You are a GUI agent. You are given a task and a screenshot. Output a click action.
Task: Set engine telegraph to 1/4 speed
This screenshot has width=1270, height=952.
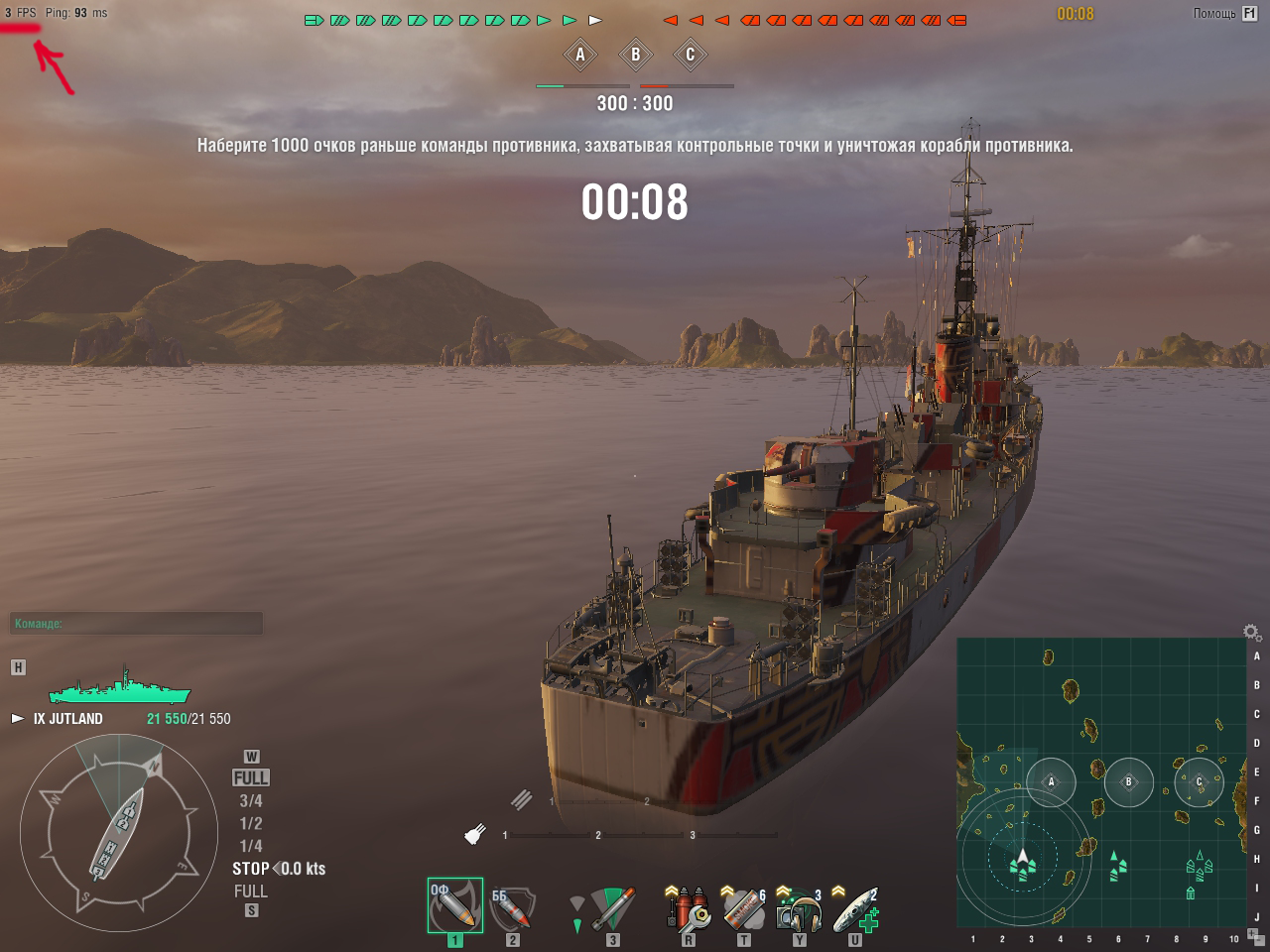click(x=251, y=846)
